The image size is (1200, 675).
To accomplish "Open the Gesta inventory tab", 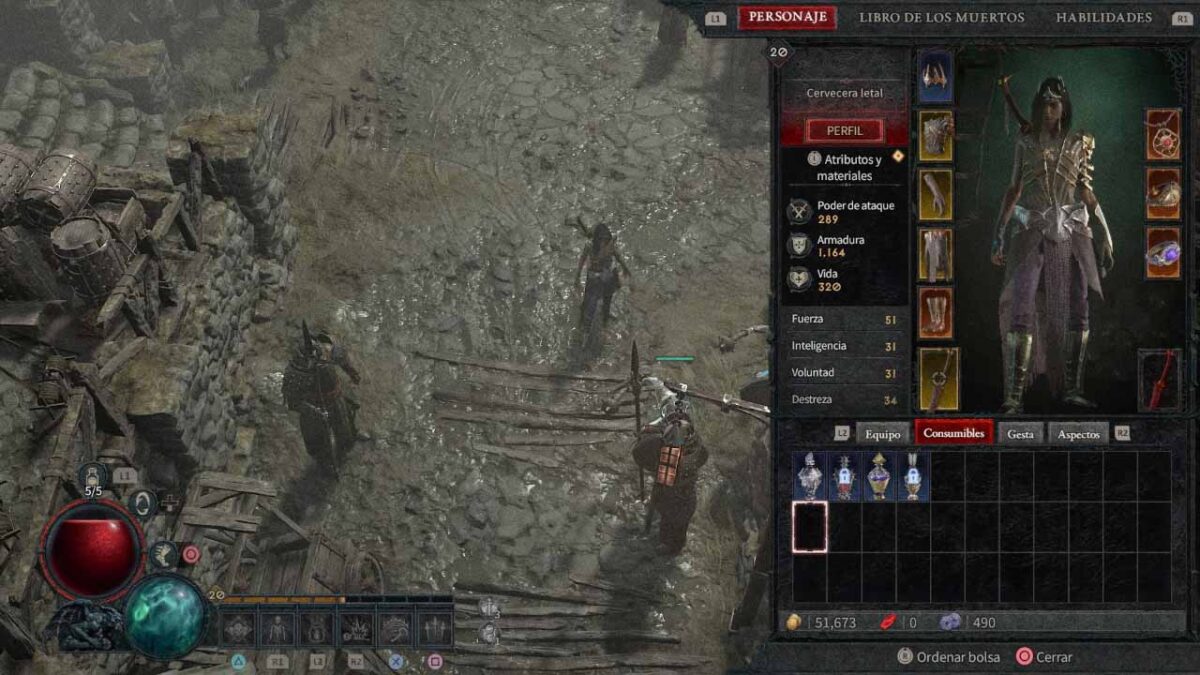I will 1021,433.
